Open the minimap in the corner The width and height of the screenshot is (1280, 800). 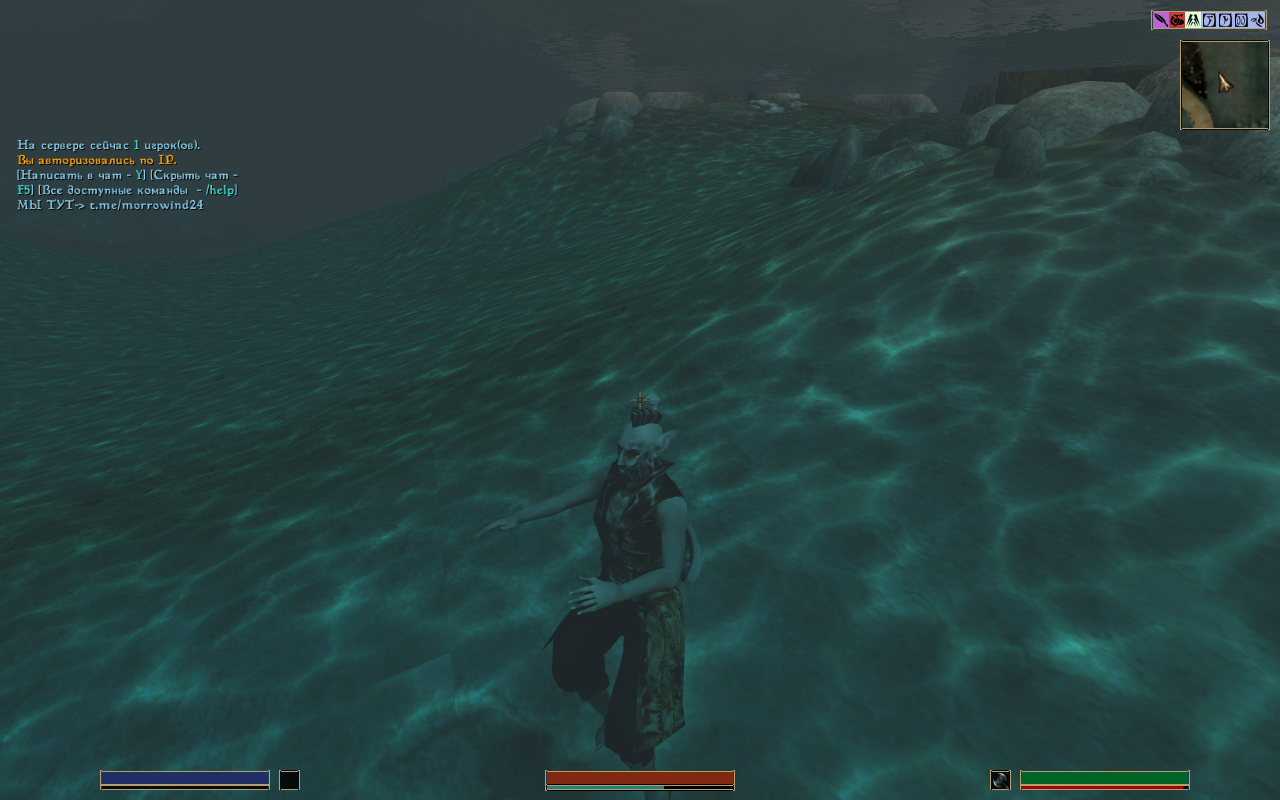point(1224,85)
